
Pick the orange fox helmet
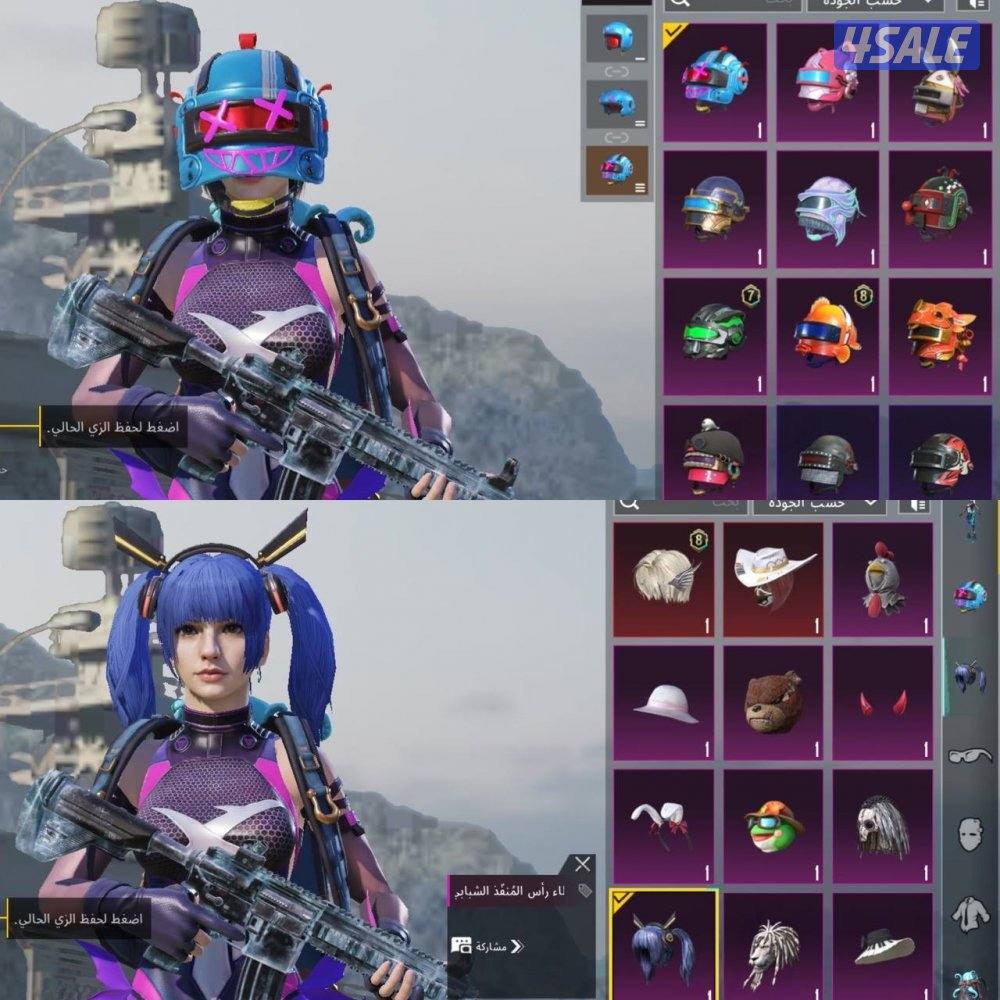(939, 335)
